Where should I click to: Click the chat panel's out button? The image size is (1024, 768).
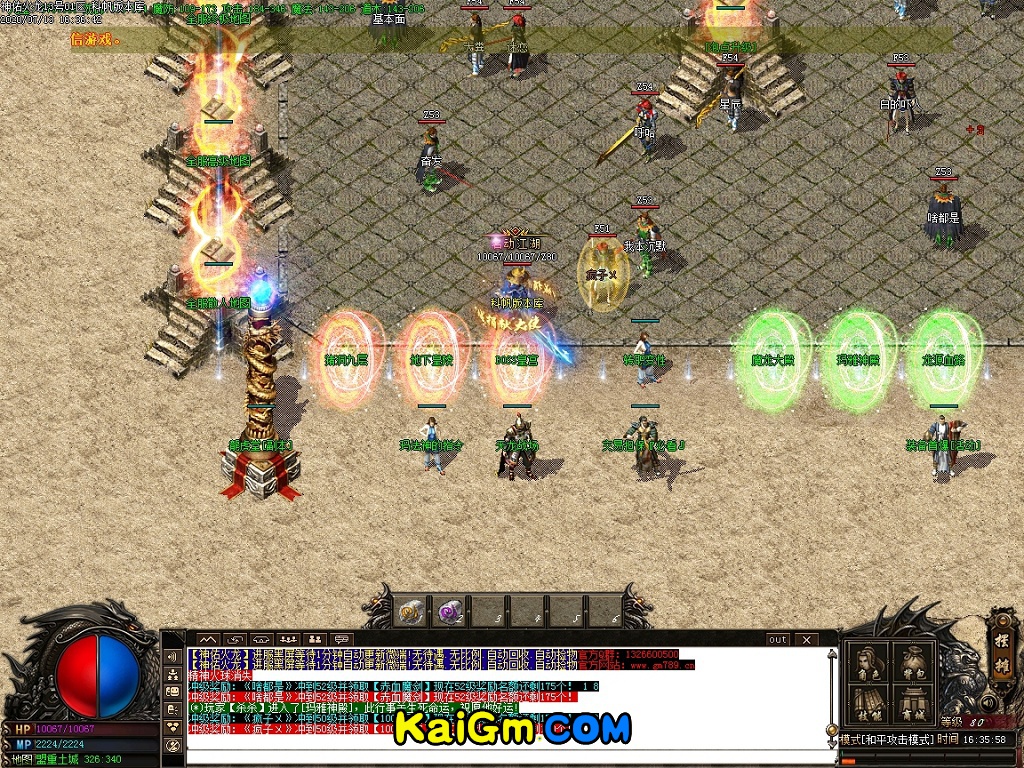(x=778, y=639)
